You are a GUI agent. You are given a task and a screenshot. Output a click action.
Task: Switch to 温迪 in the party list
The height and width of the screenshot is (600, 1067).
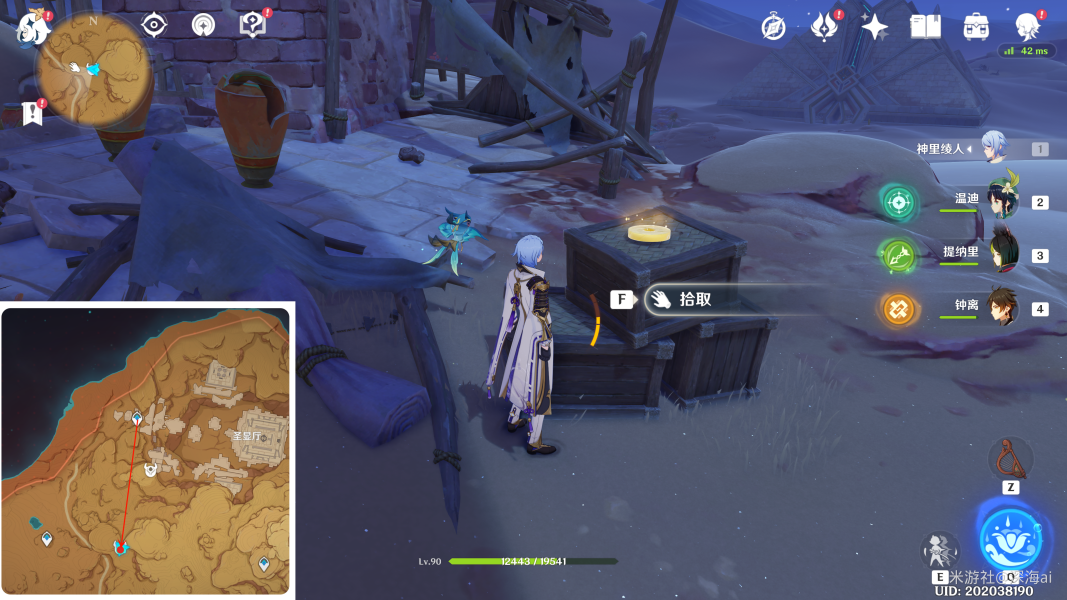point(1001,201)
